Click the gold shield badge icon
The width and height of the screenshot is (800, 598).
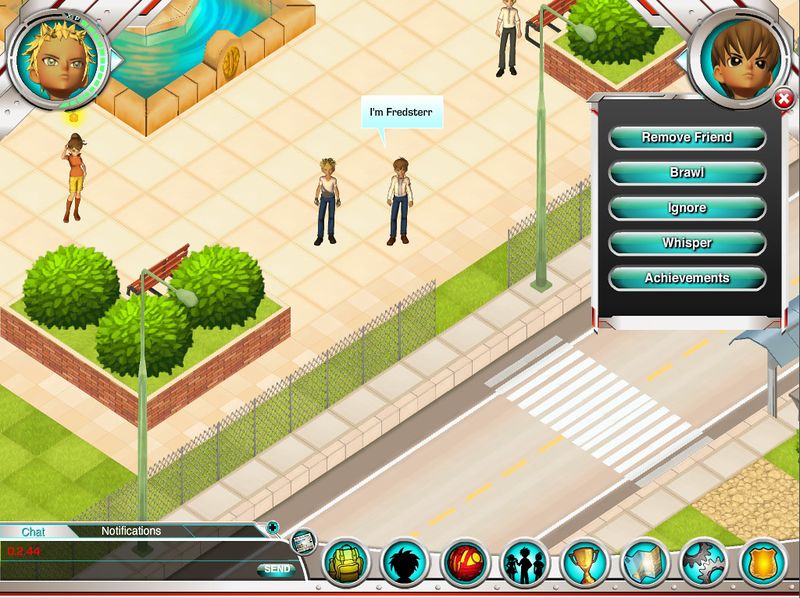point(762,564)
